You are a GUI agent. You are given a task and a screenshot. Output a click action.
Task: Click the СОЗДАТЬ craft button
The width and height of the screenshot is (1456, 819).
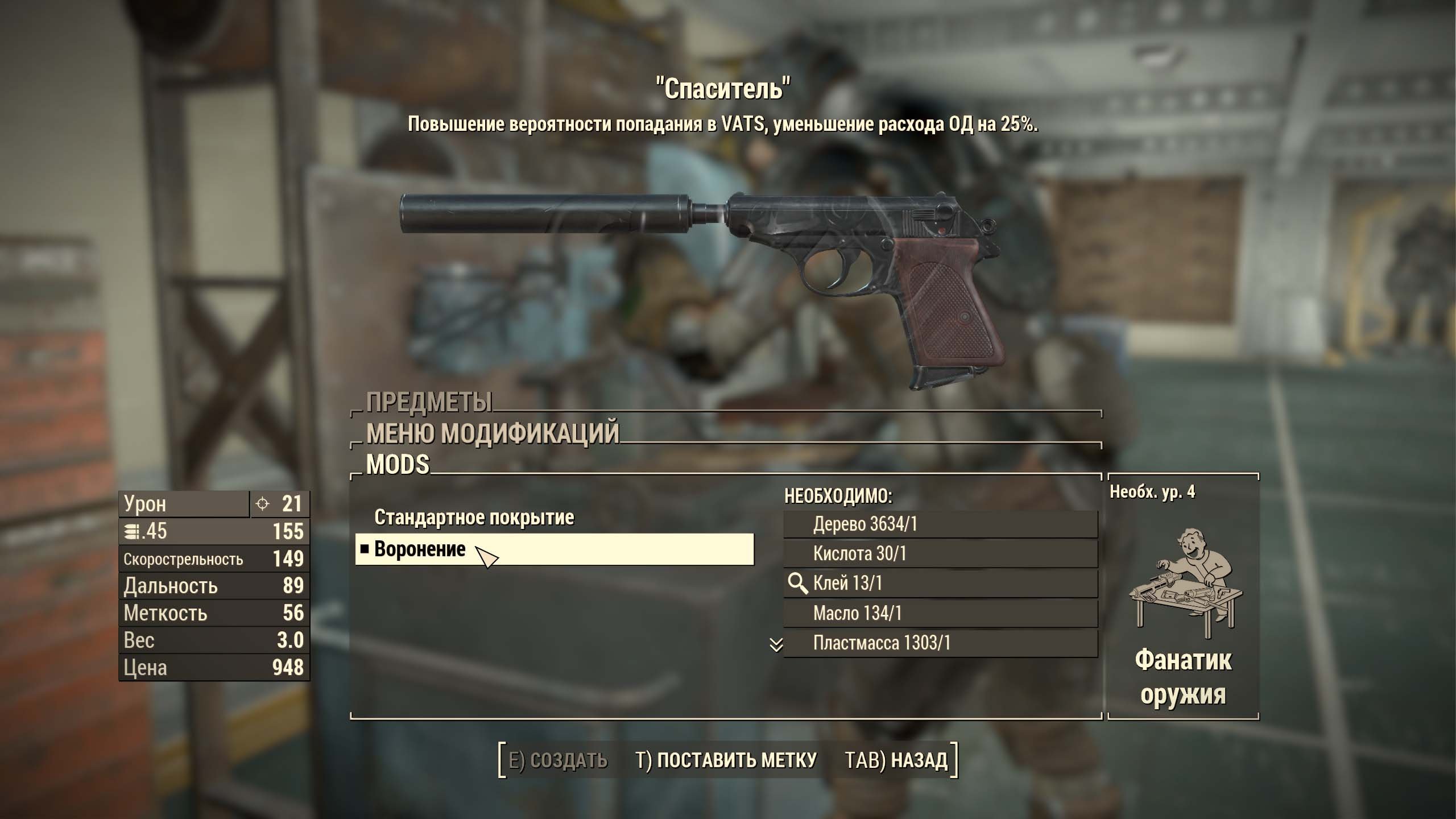tap(557, 760)
